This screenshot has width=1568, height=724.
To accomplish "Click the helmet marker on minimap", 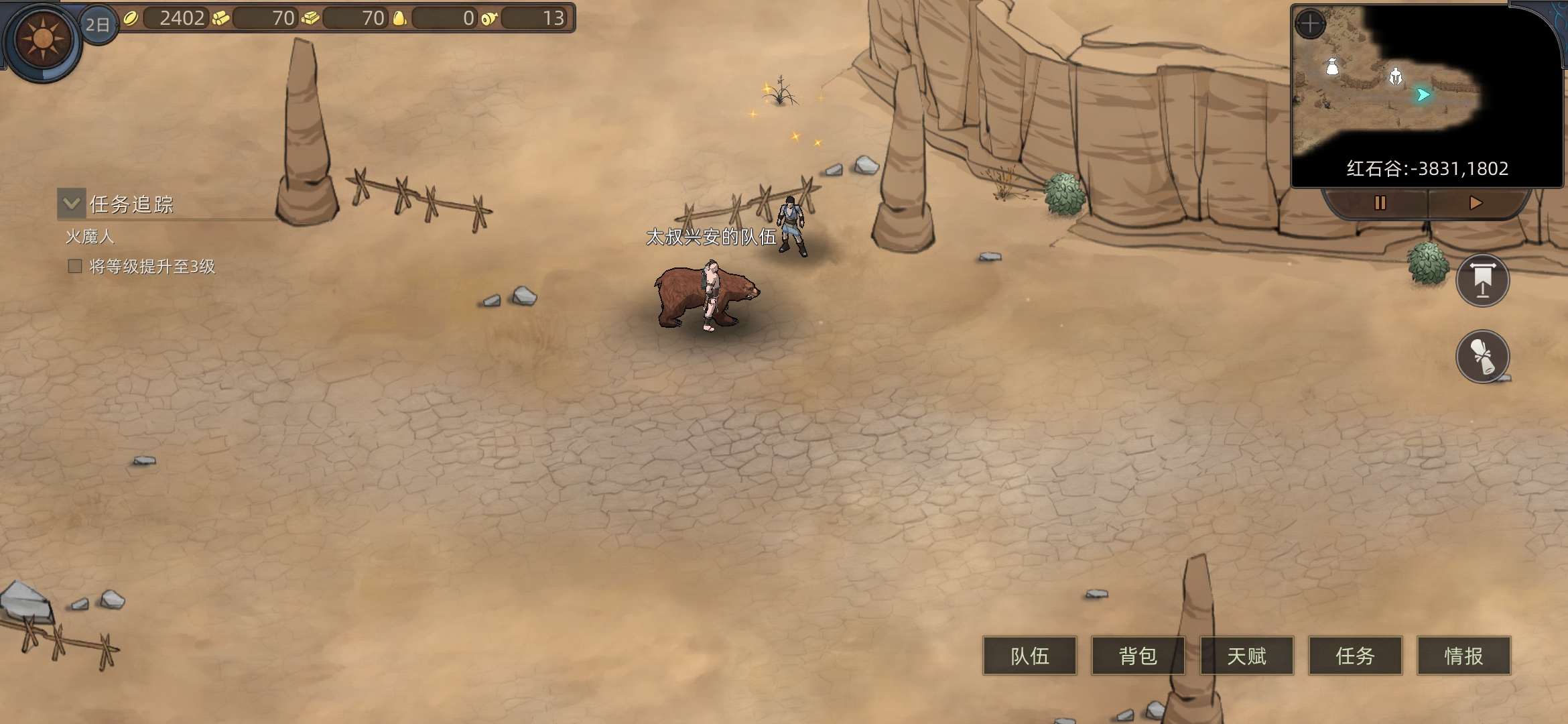I will [x=1395, y=77].
